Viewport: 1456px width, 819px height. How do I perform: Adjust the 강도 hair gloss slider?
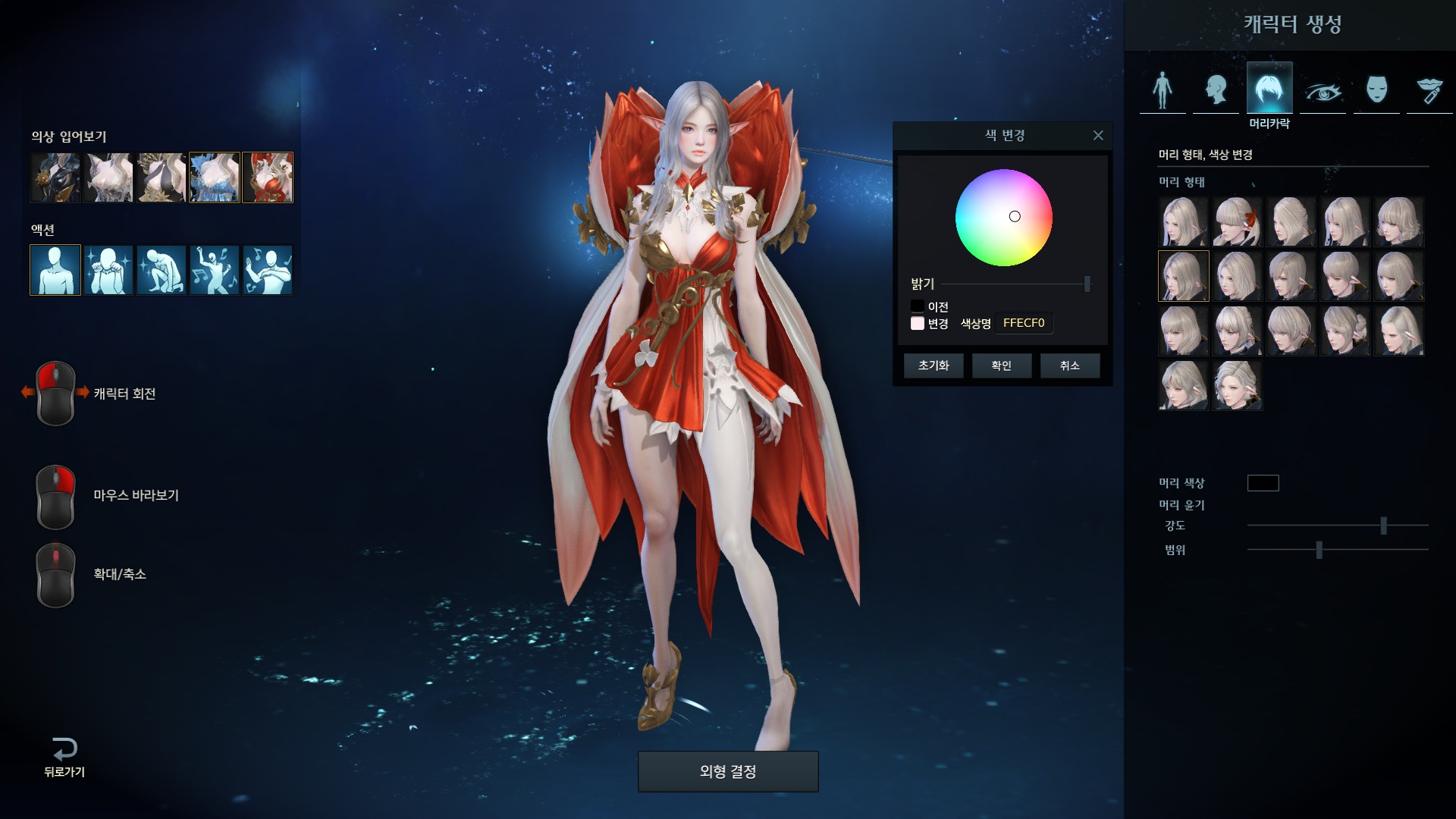click(x=1383, y=526)
